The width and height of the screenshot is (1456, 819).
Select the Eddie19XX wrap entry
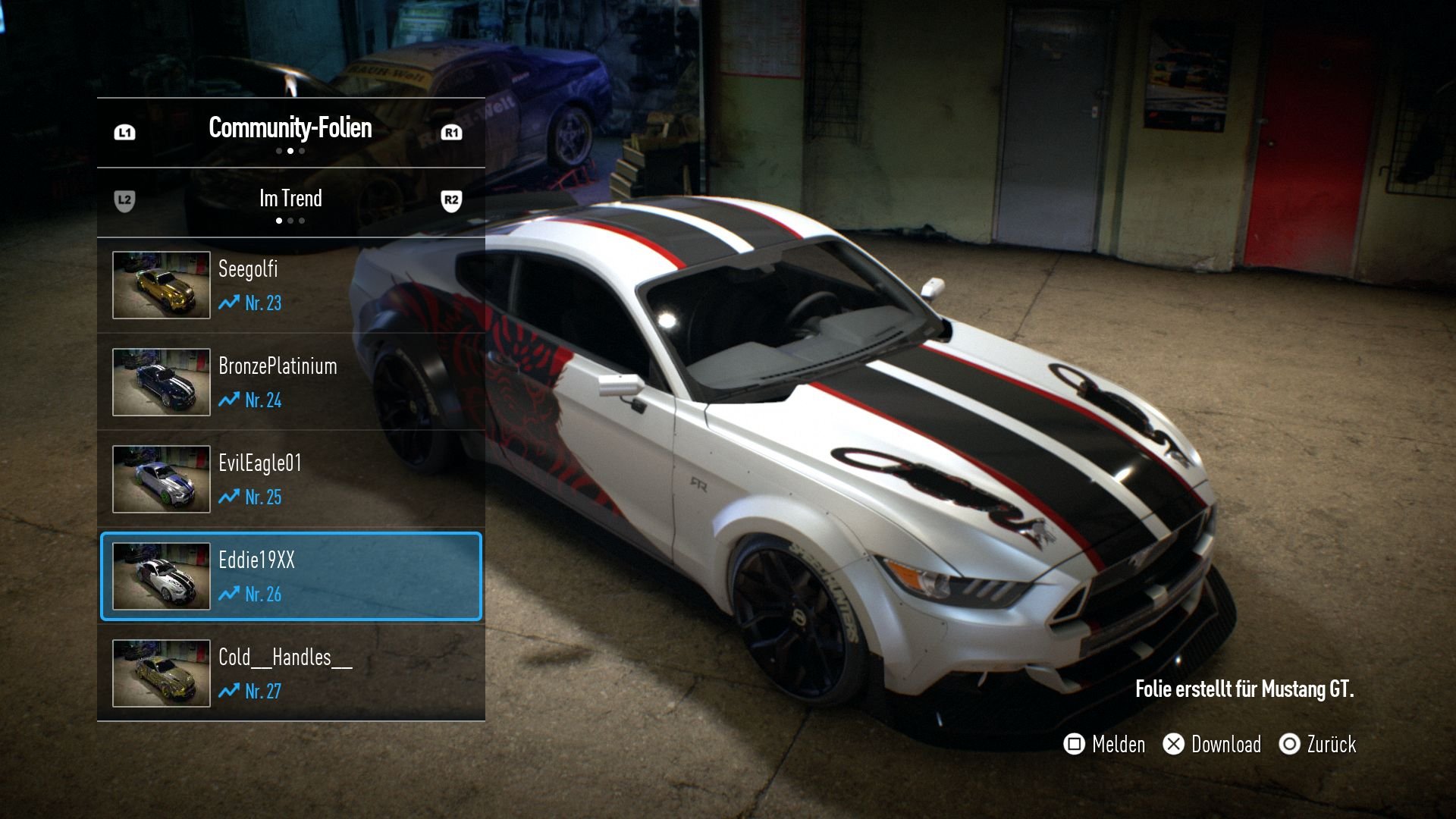[x=290, y=576]
